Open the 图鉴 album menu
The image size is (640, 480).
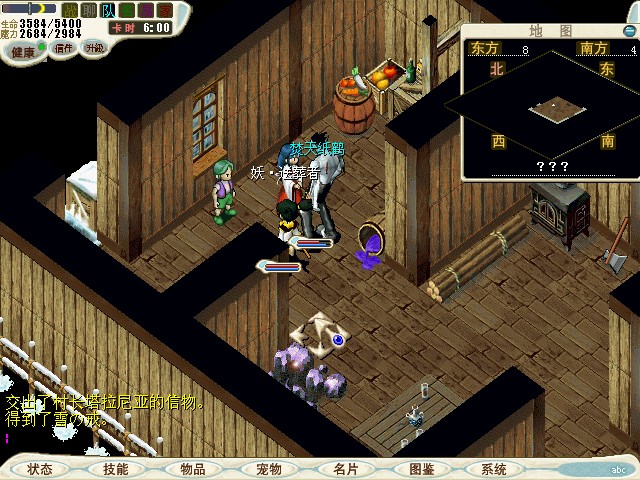421,468
